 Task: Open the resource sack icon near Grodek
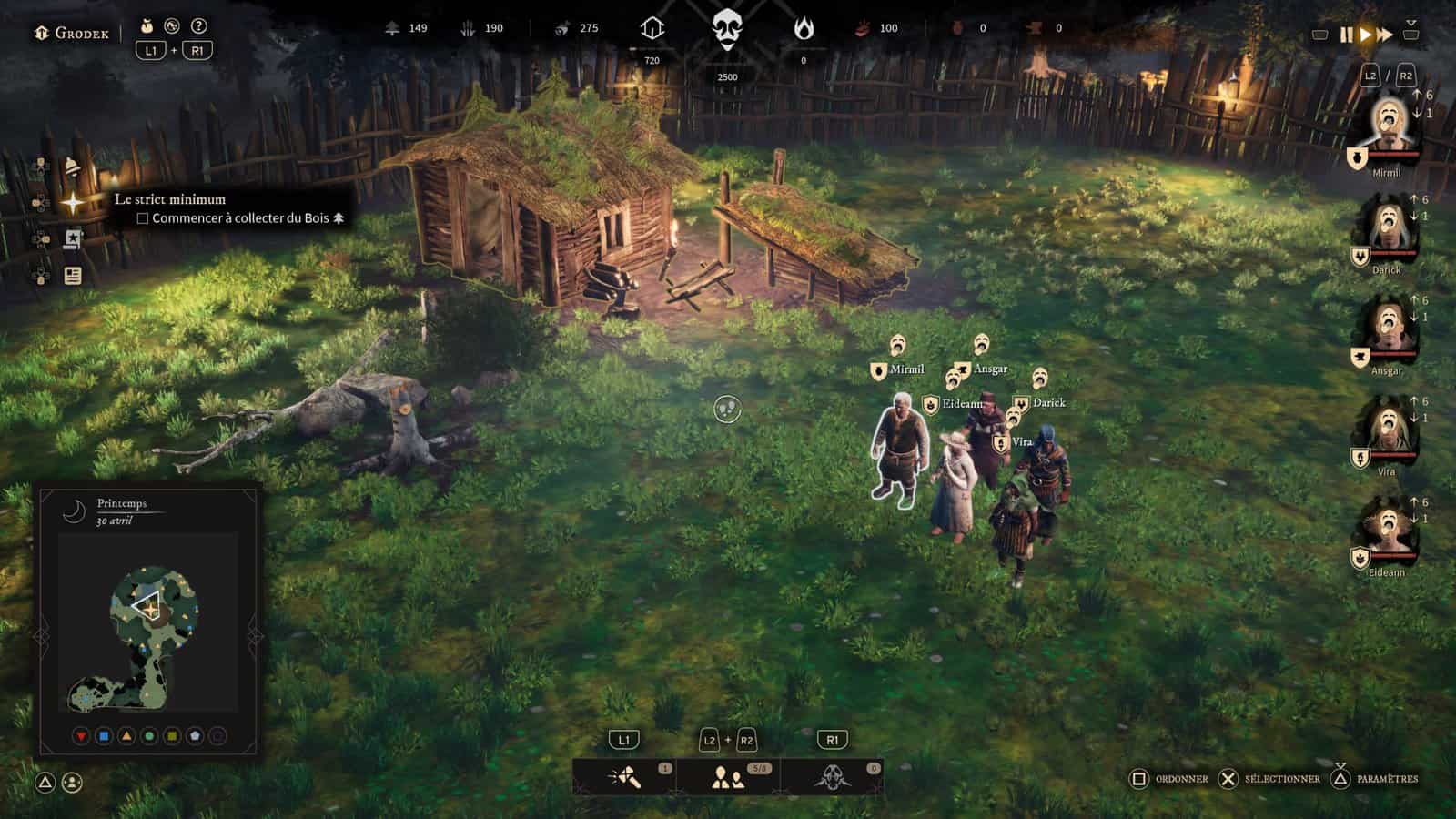pos(147,26)
